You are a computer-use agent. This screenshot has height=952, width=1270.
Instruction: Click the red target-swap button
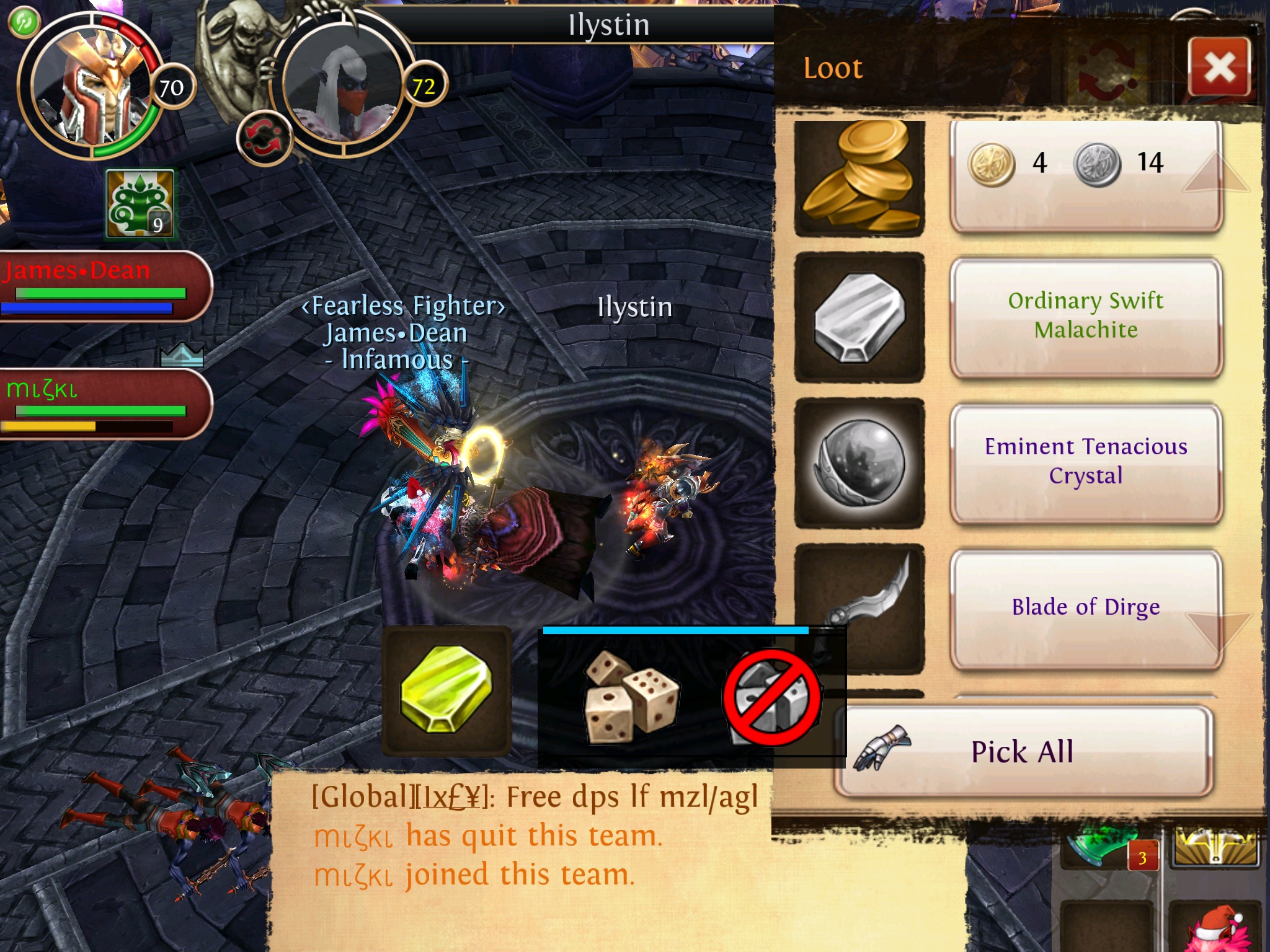(x=264, y=138)
